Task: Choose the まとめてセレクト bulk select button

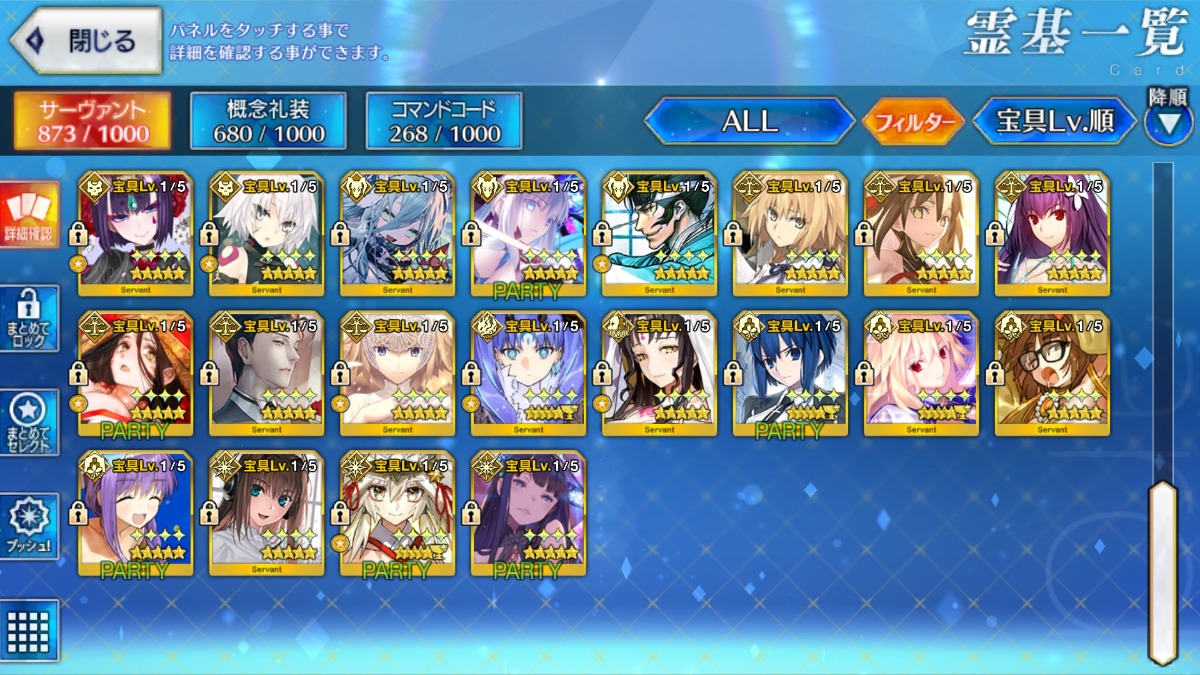Action: (x=29, y=422)
